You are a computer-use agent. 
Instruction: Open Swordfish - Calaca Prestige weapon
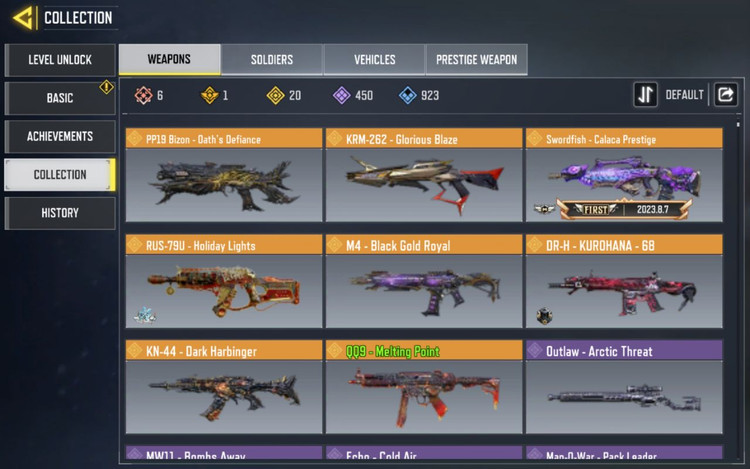pos(624,175)
